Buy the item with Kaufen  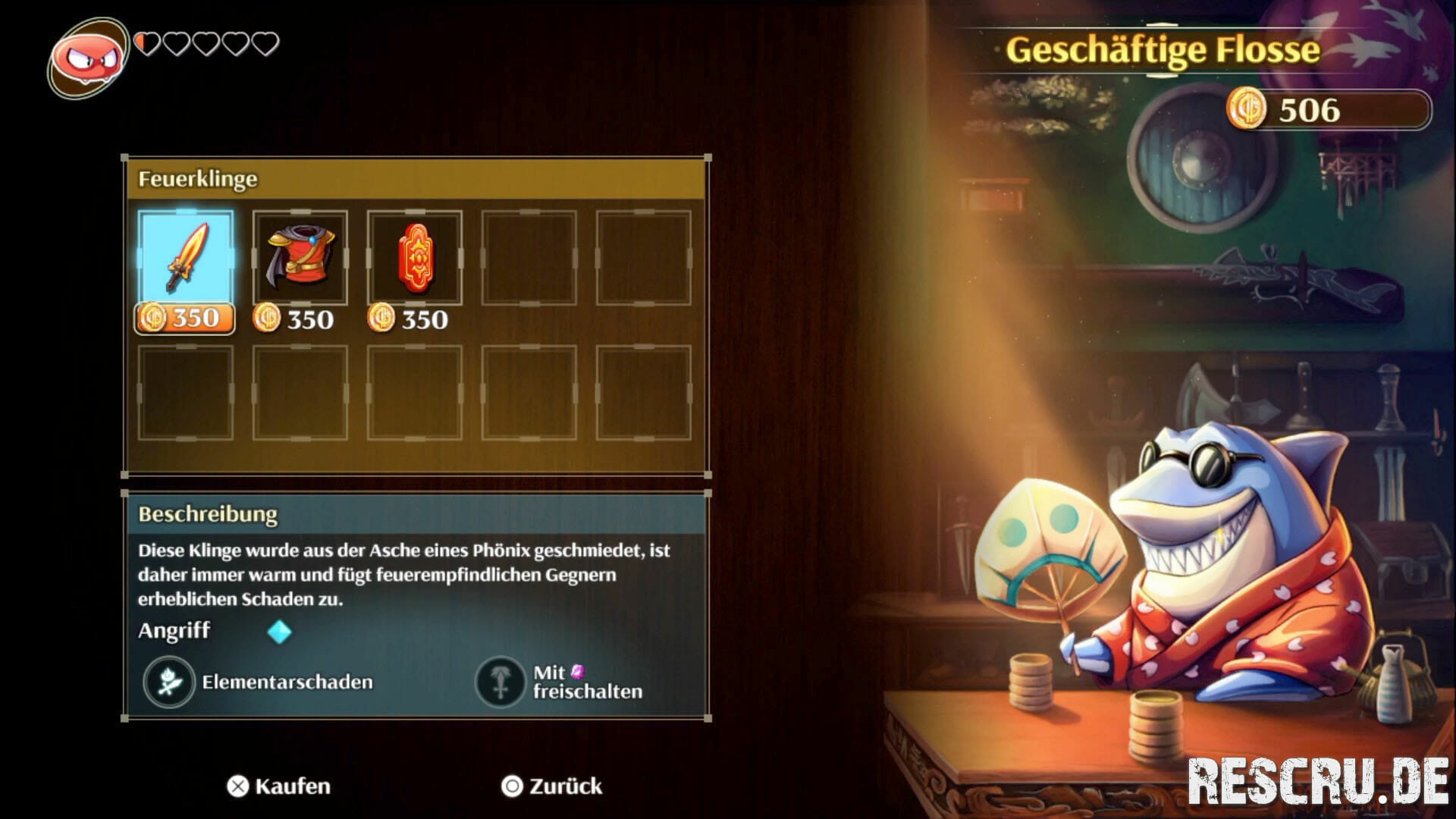(x=279, y=786)
